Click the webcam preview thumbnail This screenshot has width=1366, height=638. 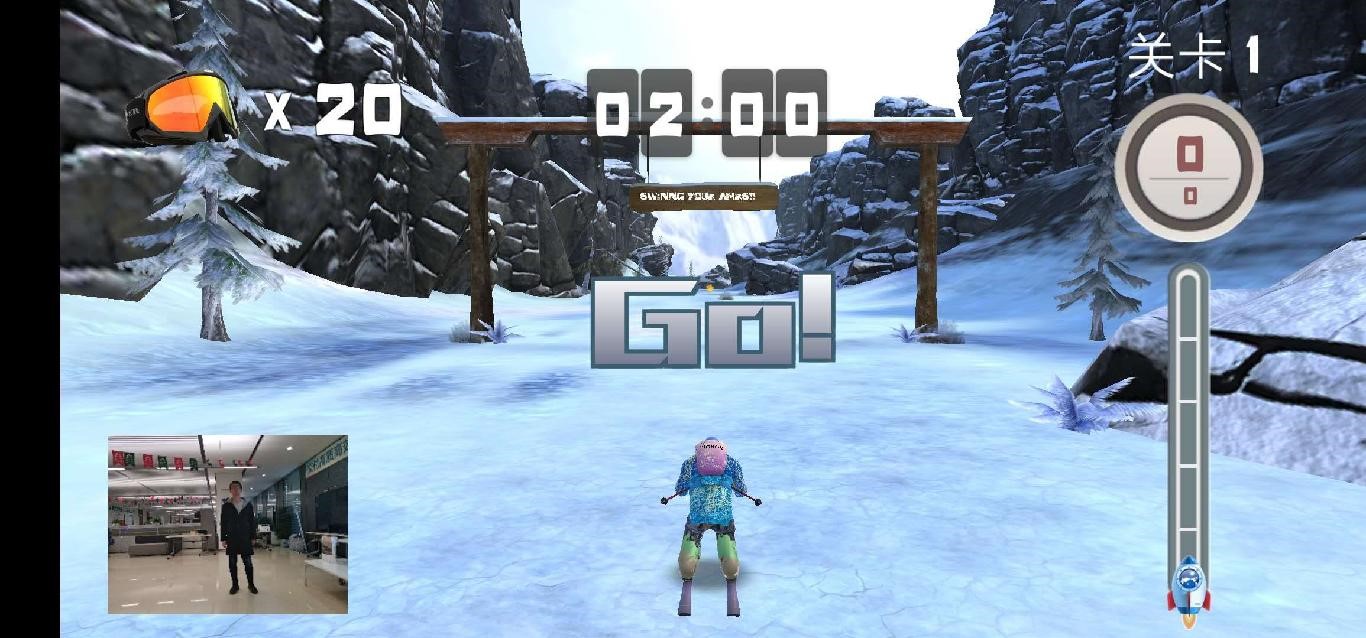click(x=228, y=524)
